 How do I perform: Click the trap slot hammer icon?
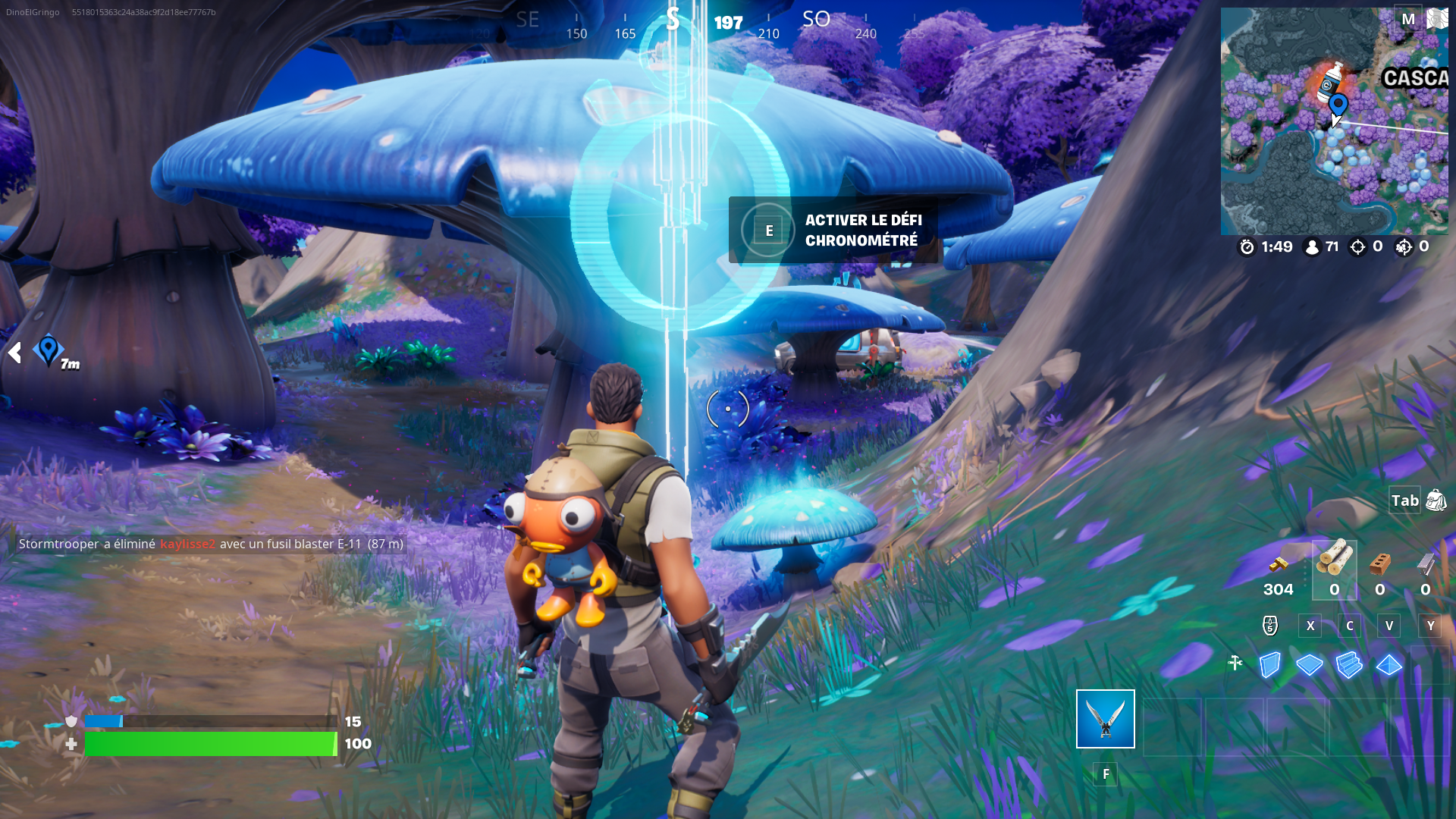click(1236, 663)
